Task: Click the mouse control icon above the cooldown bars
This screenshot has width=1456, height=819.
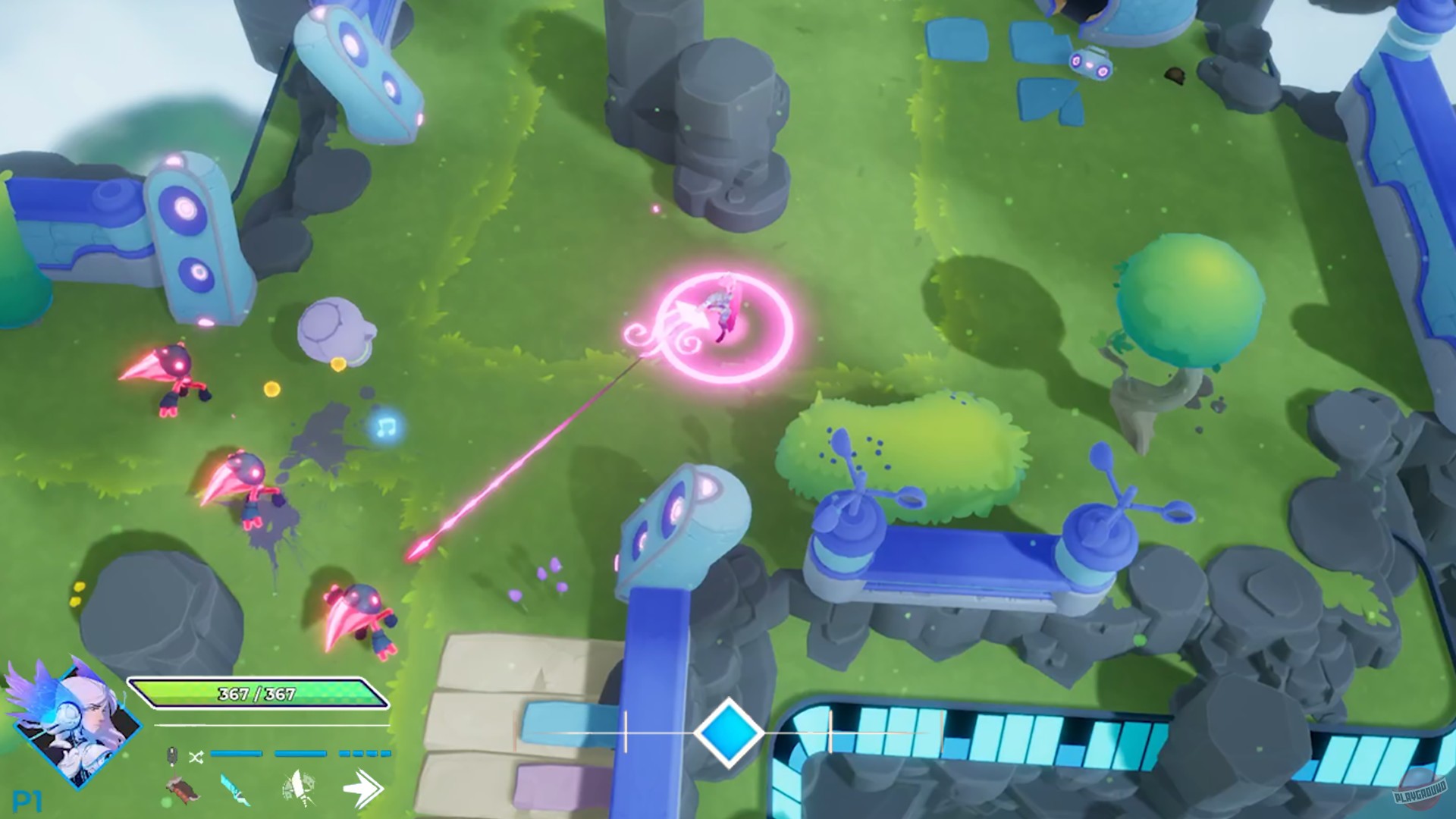Action: coord(172,755)
